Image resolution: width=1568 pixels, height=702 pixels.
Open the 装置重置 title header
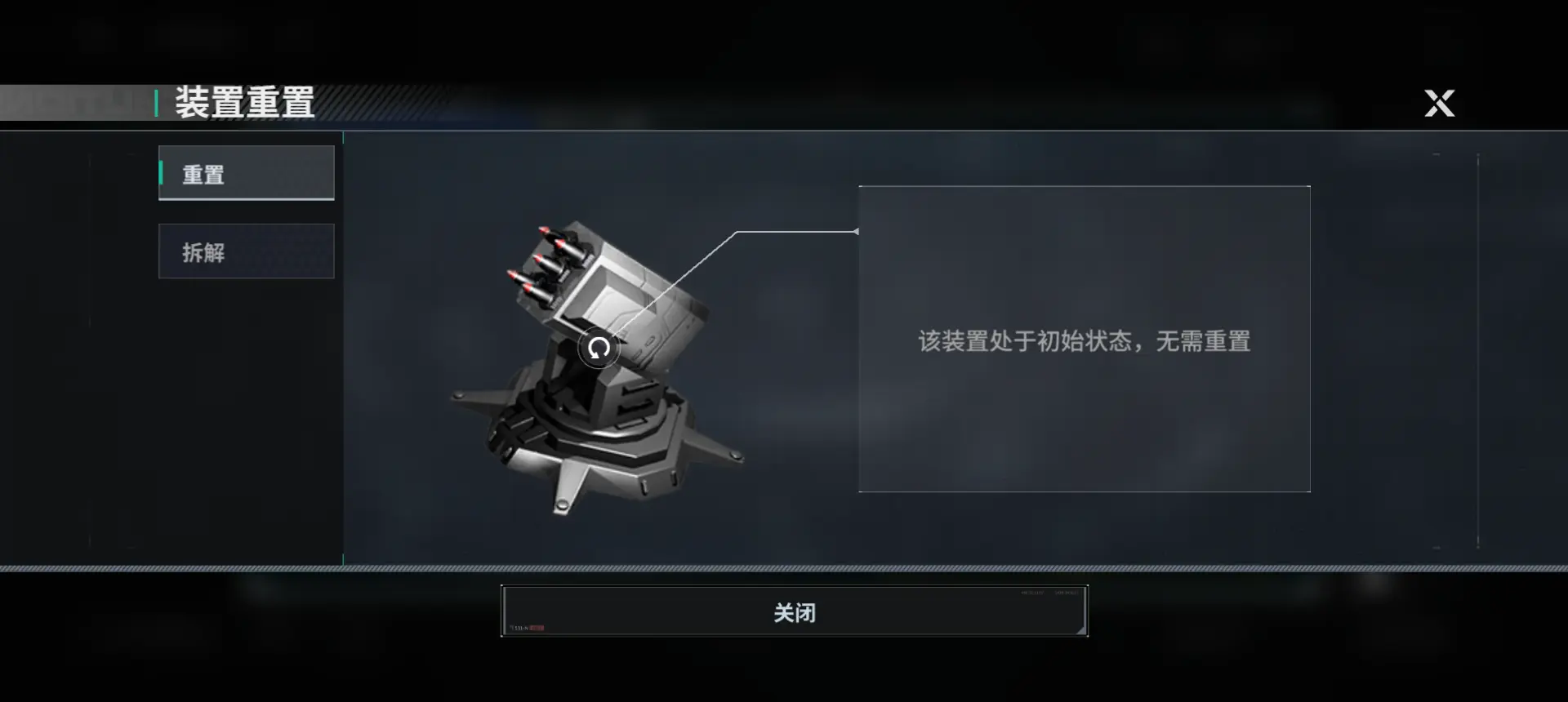click(242, 103)
